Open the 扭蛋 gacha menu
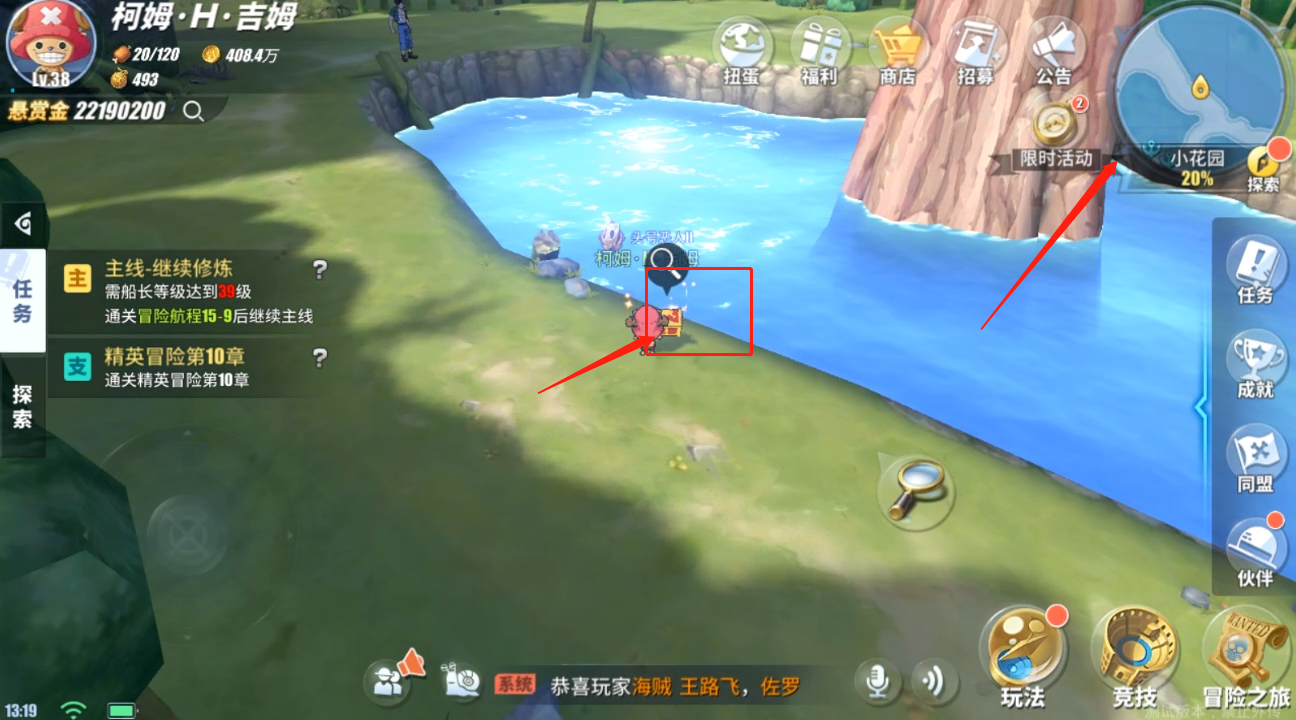 point(743,49)
